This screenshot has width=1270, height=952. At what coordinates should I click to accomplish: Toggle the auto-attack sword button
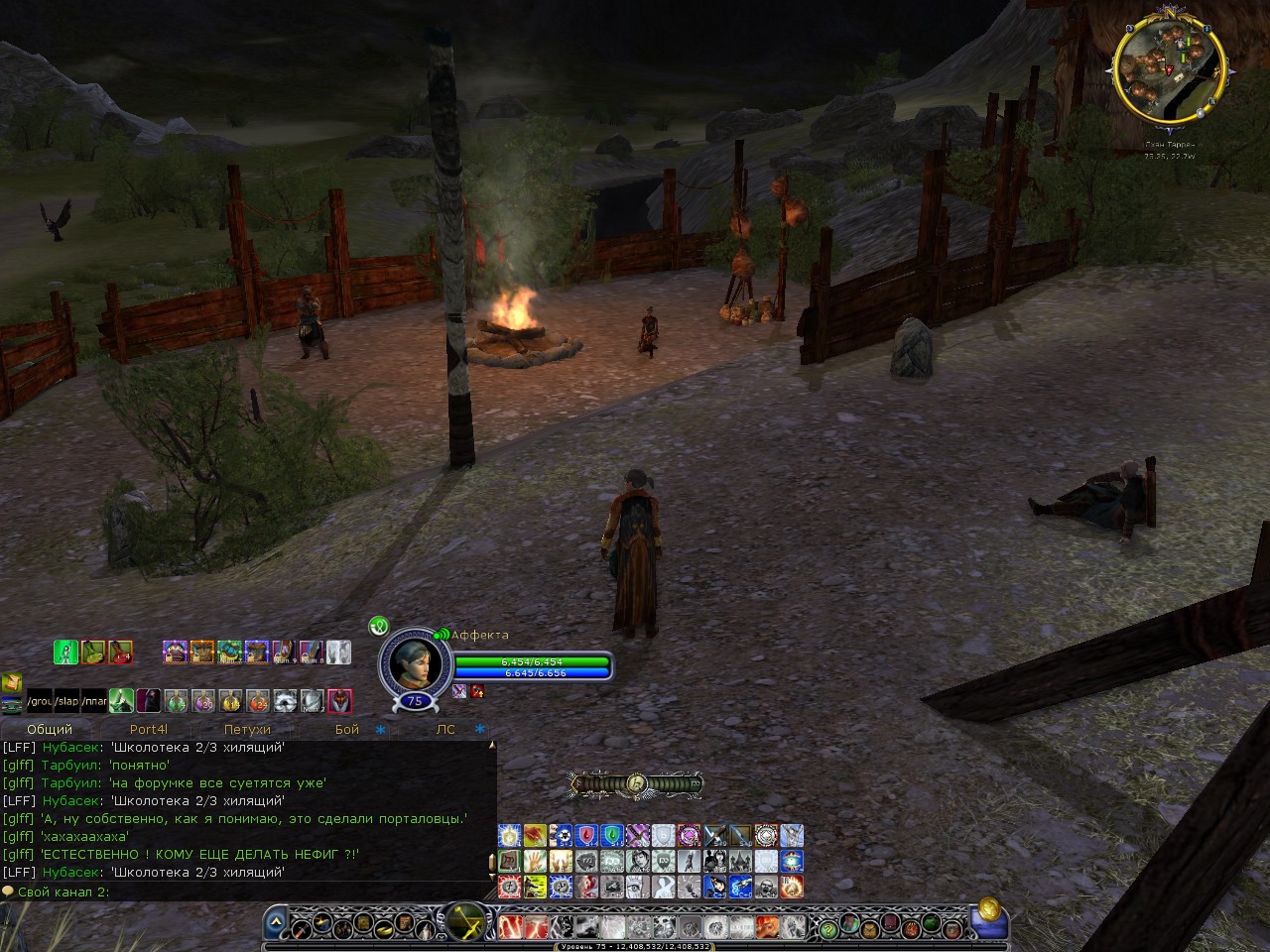point(465,922)
